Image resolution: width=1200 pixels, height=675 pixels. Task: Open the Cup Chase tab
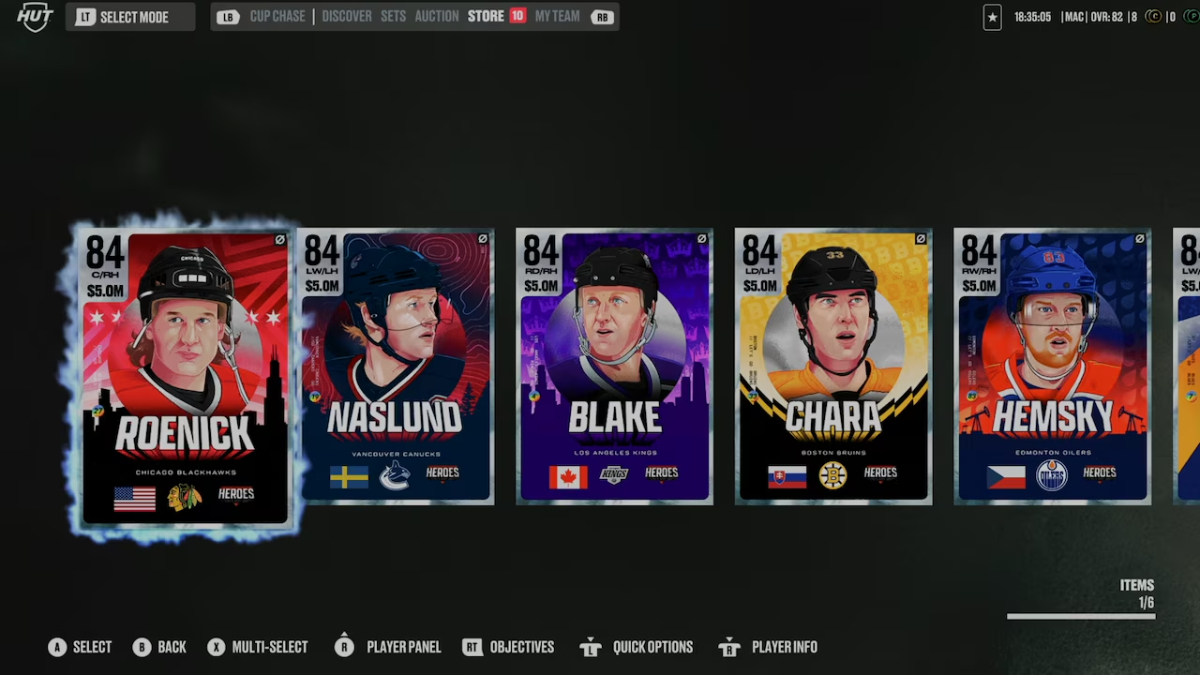276,17
